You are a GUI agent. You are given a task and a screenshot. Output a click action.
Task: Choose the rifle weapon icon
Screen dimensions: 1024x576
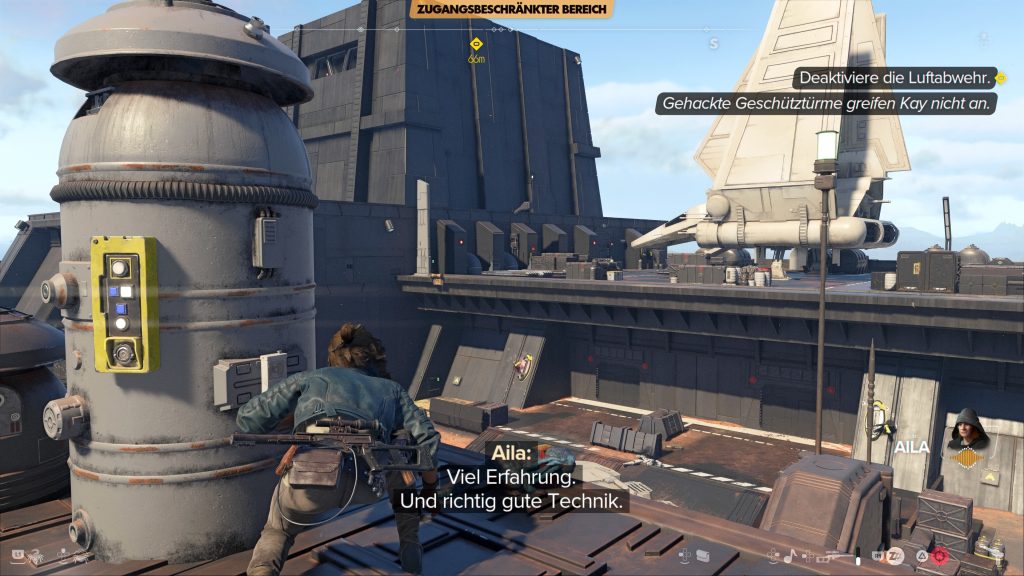[827, 555]
